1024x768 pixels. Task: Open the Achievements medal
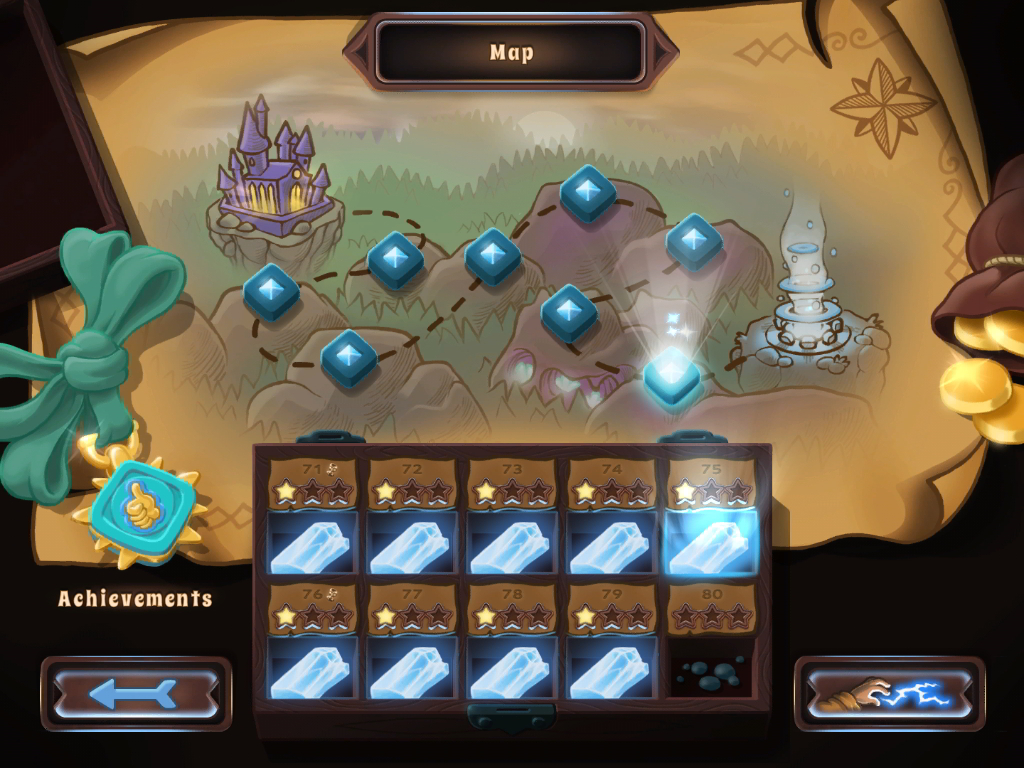(139, 505)
